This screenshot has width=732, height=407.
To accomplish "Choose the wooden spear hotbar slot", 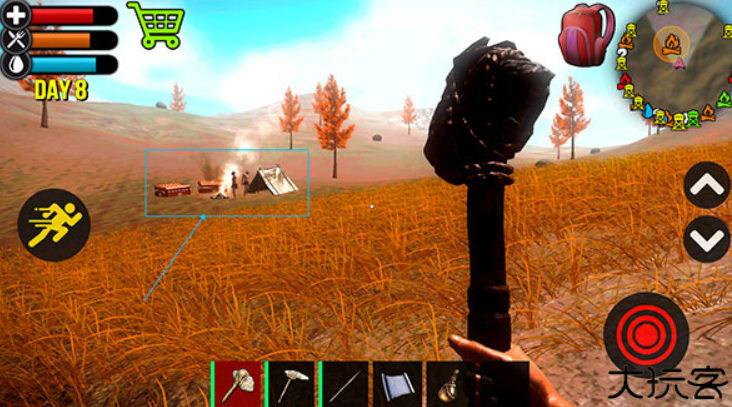I will pos(345,384).
